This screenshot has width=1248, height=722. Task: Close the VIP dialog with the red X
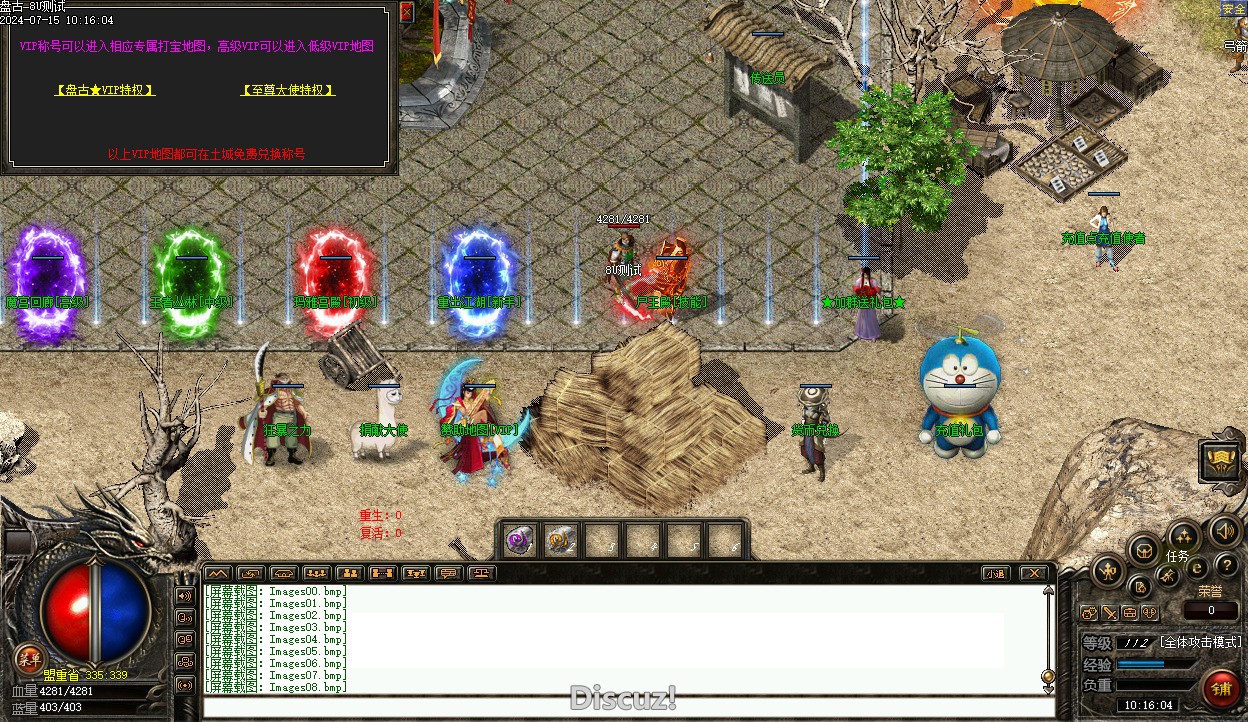pyautogui.click(x=406, y=12)
